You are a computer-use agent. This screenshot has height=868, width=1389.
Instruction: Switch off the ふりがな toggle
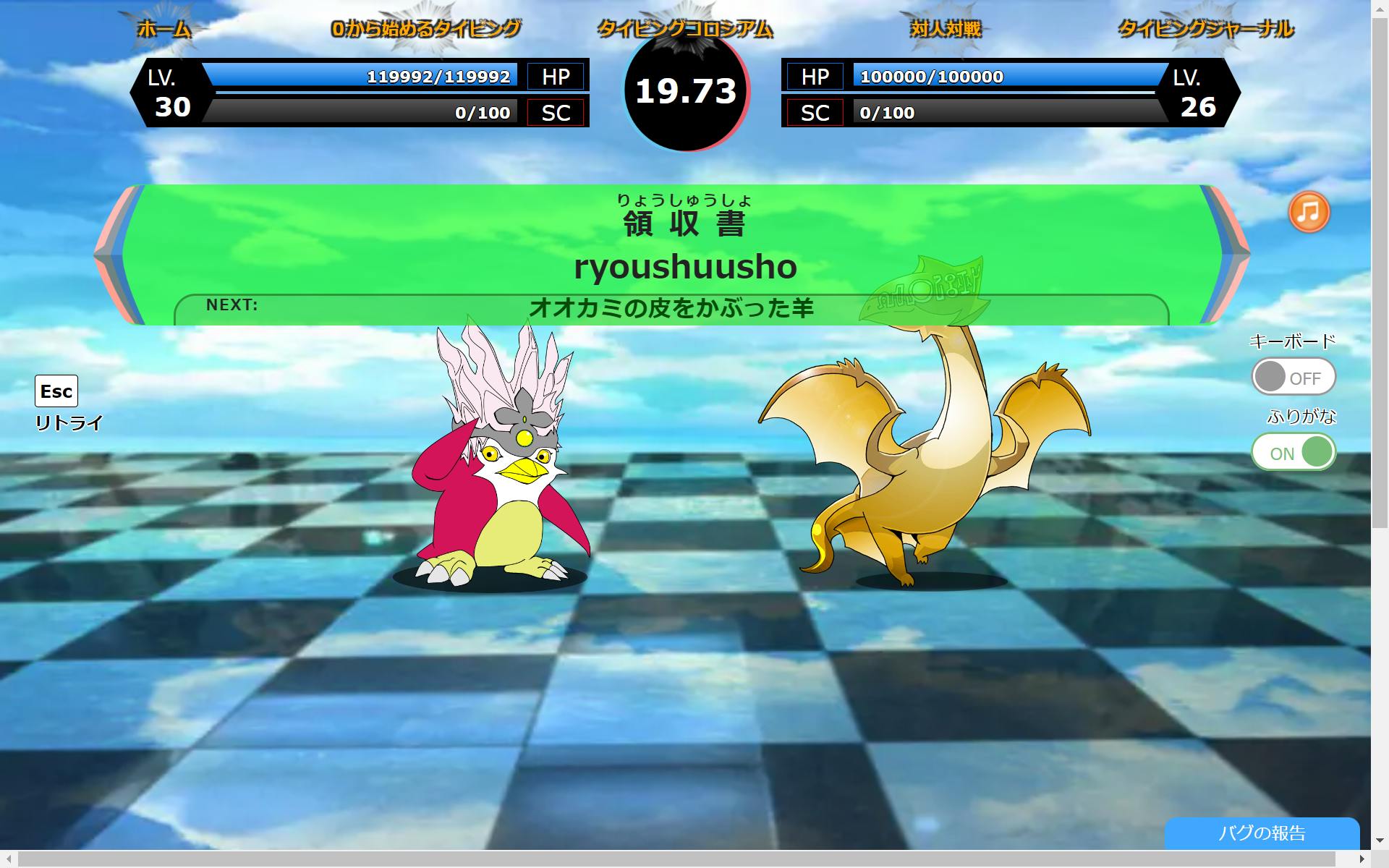[1293, 452]
